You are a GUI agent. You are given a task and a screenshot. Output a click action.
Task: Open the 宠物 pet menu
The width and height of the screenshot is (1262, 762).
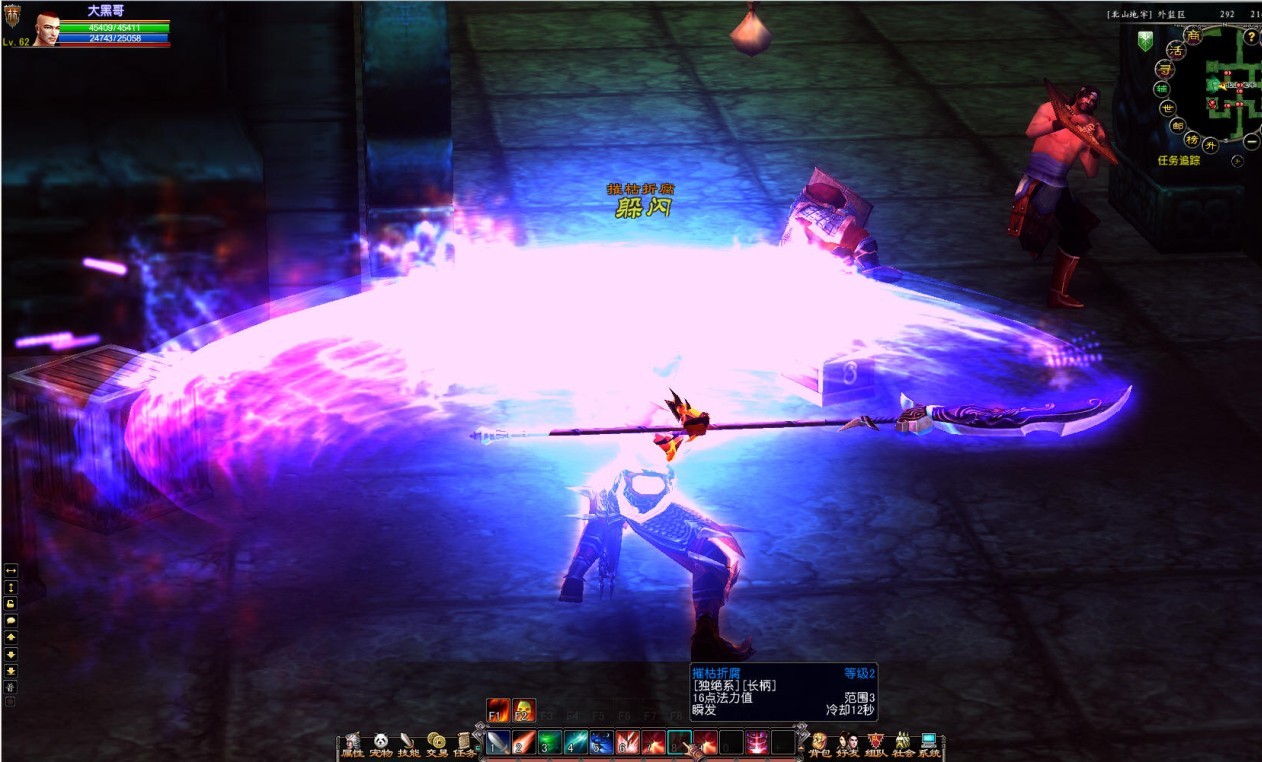click(x=380, y=744)
